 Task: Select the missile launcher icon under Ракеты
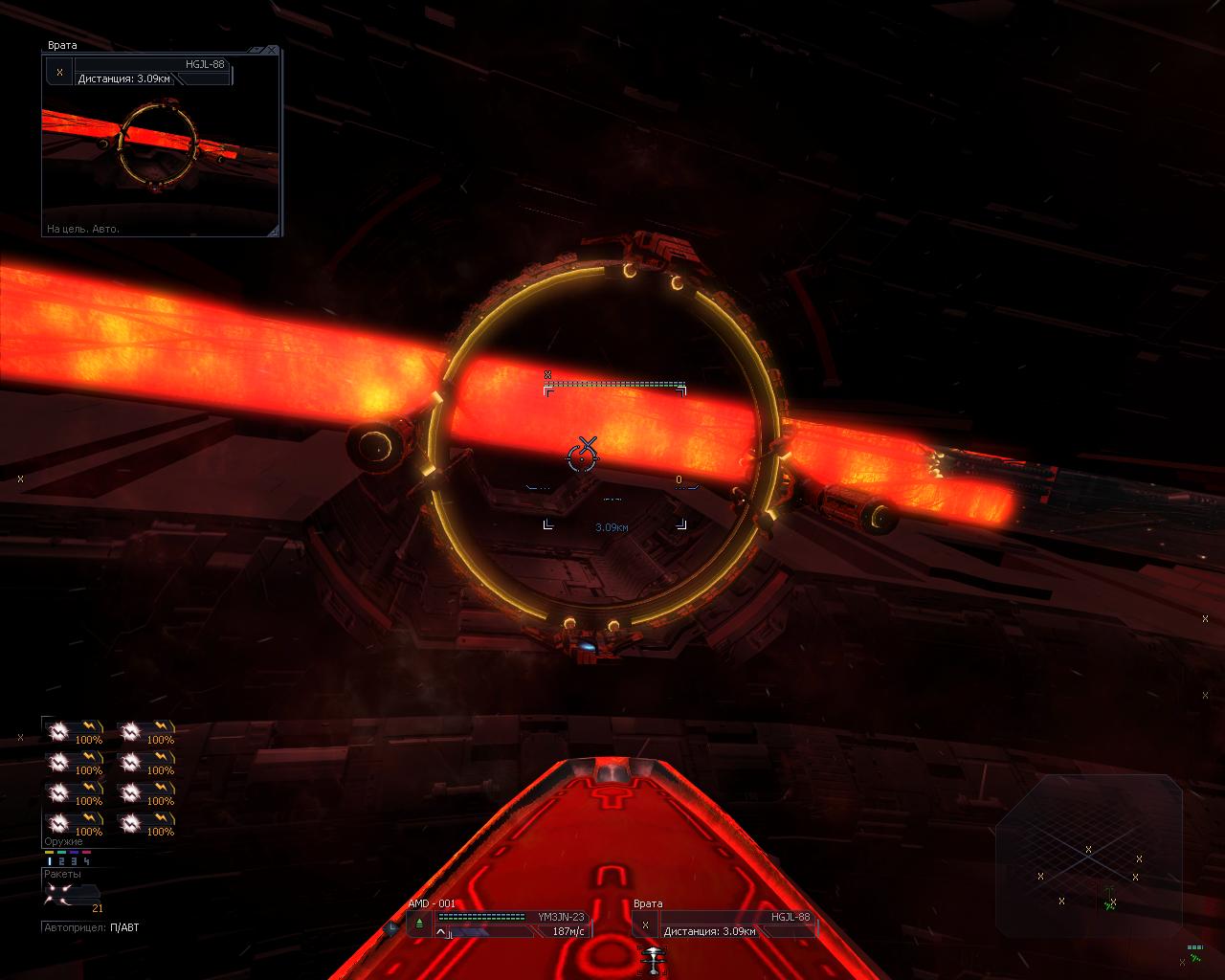[63, 893]
